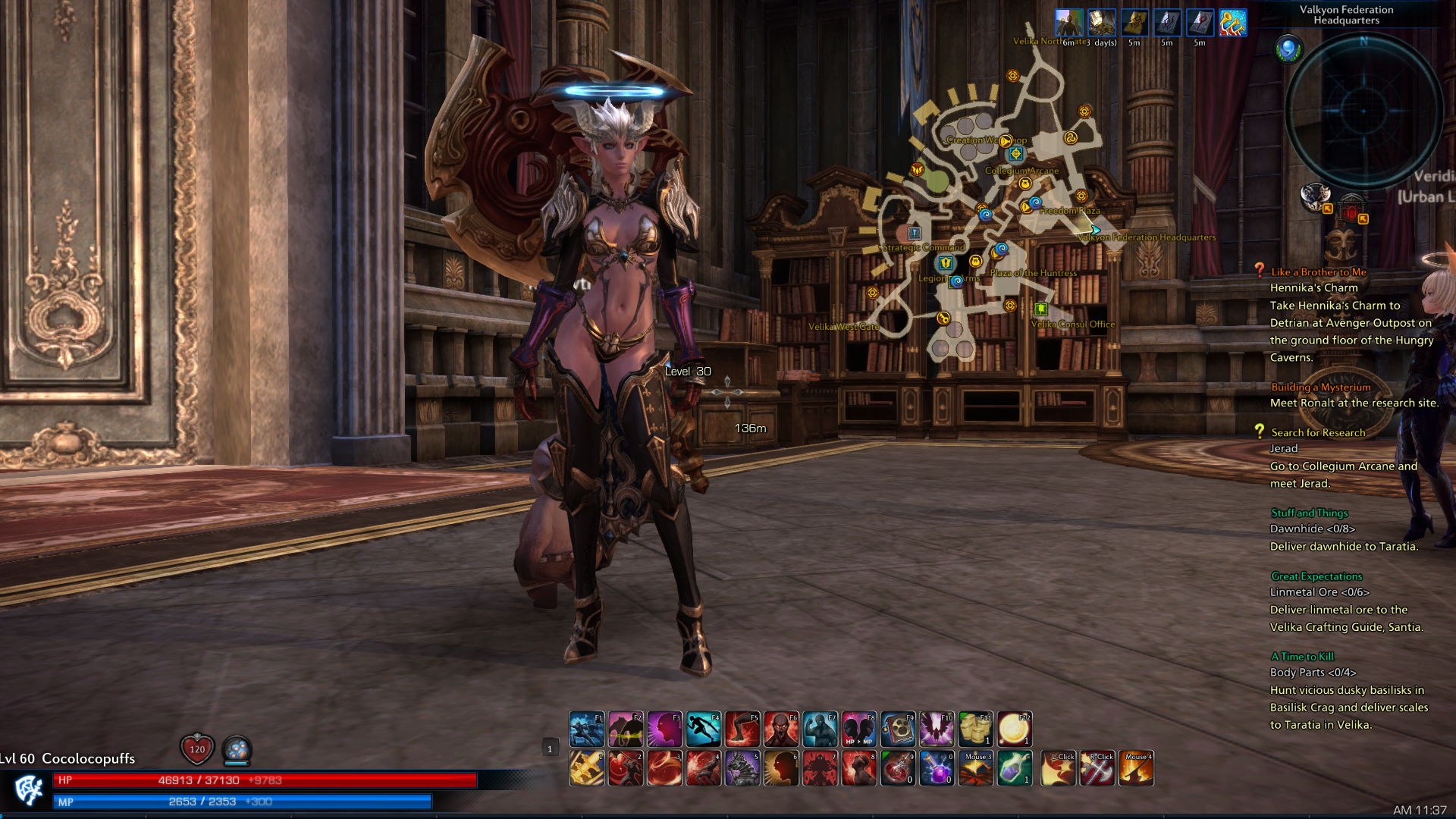Open the A Time to Kill quest
Image resolution: width=1456 pixels, height=819 pixels.
click(1302, 657)
